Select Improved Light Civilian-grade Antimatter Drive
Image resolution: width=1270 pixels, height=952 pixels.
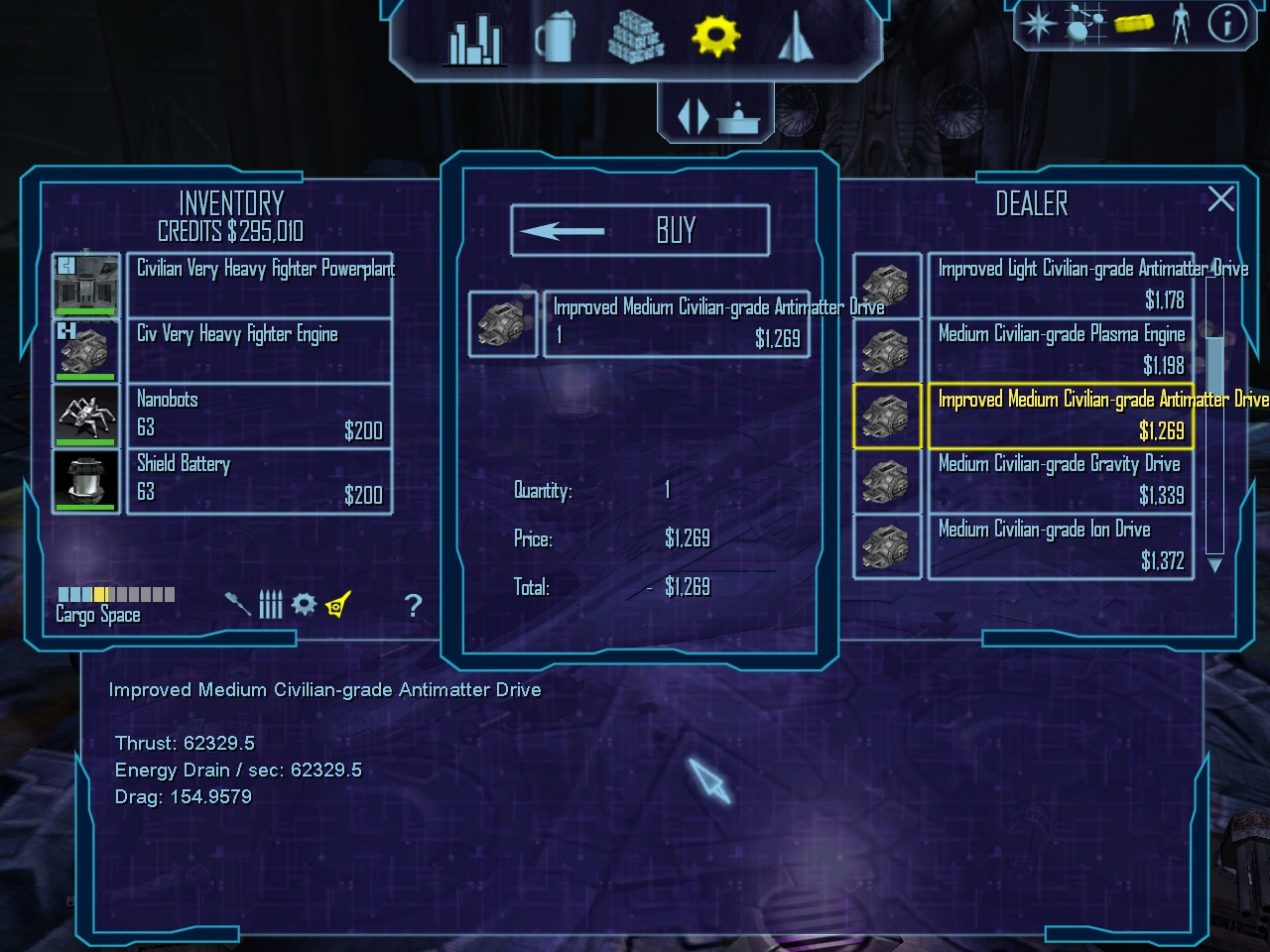click(1060, 285)
